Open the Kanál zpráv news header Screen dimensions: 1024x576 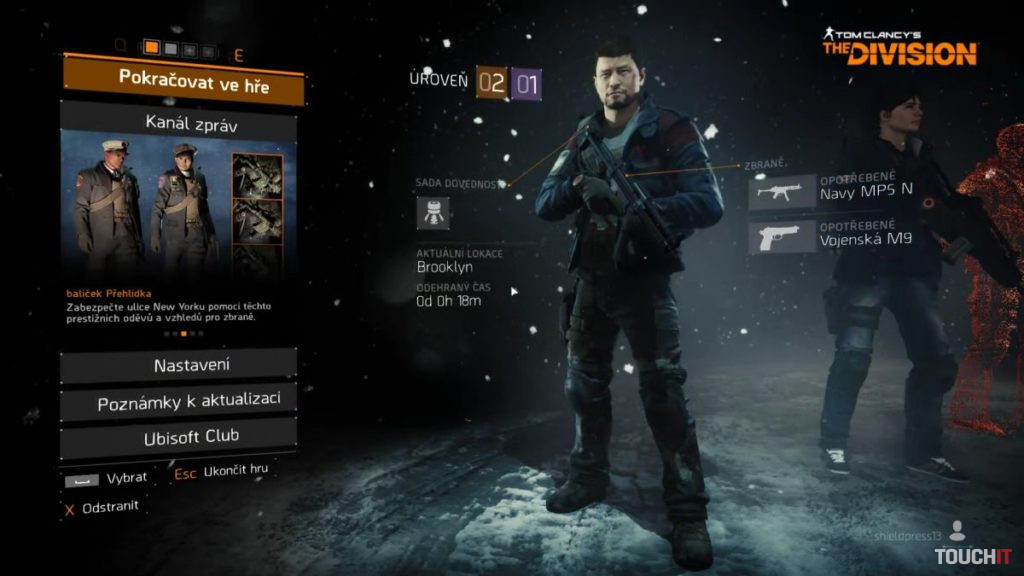pos(179,125)
